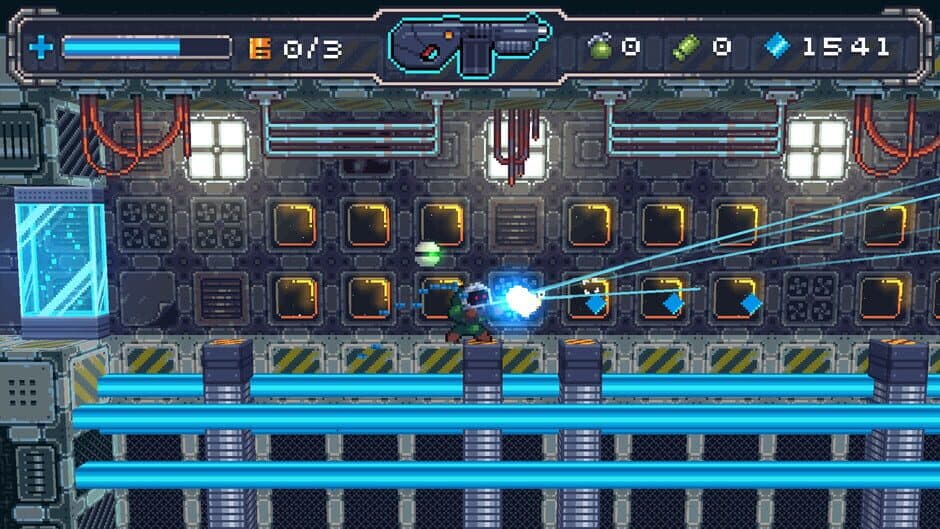Screen dimensions: 940x529
Task: Click the green grenade icon
Action: click(600, 46)
